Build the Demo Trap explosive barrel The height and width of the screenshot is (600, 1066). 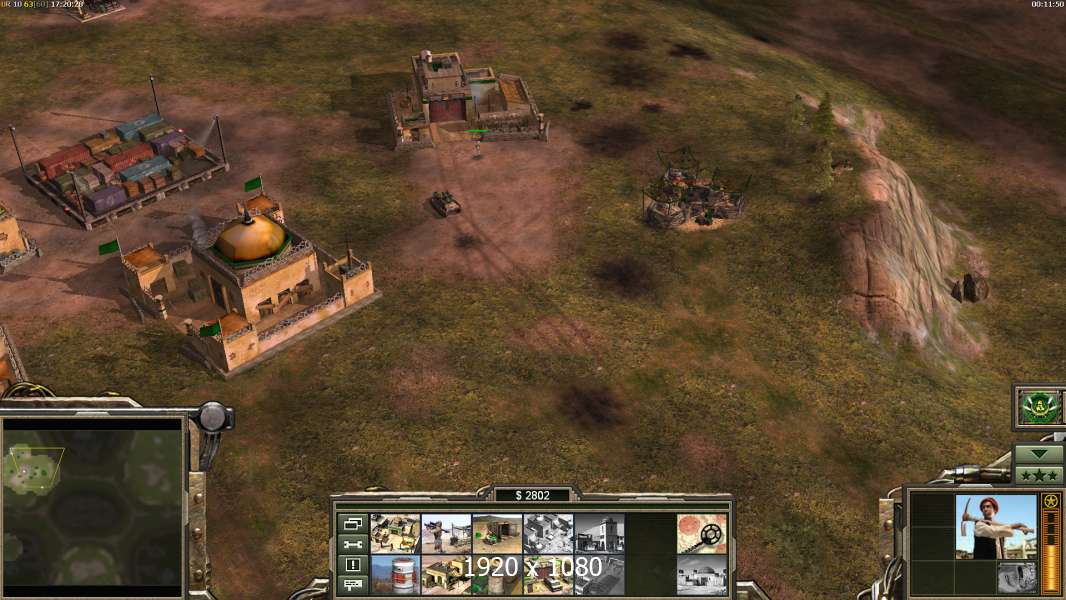pos(395,574)
